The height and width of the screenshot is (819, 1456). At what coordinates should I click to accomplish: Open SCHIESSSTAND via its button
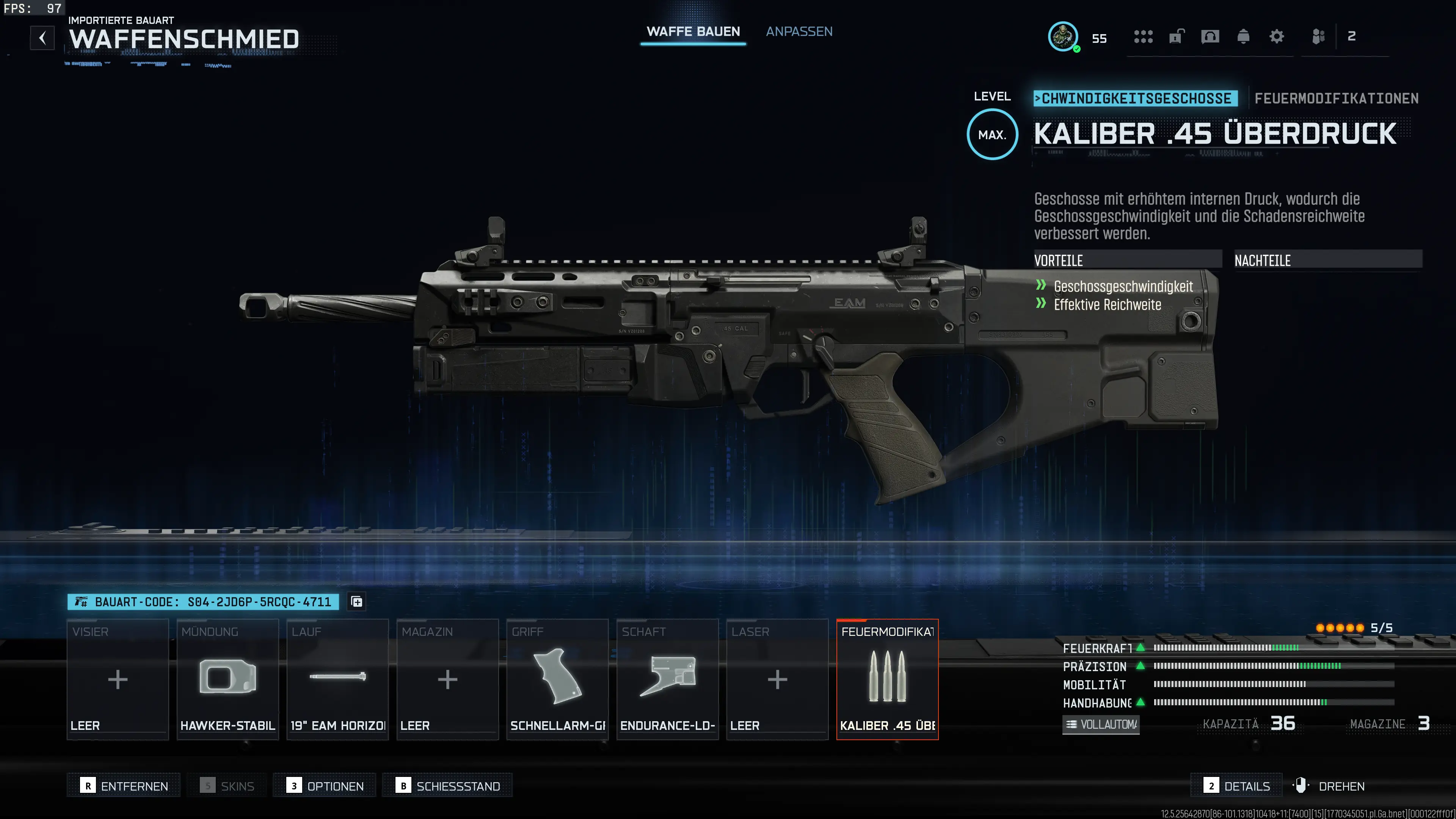click(x=447, y=785)
